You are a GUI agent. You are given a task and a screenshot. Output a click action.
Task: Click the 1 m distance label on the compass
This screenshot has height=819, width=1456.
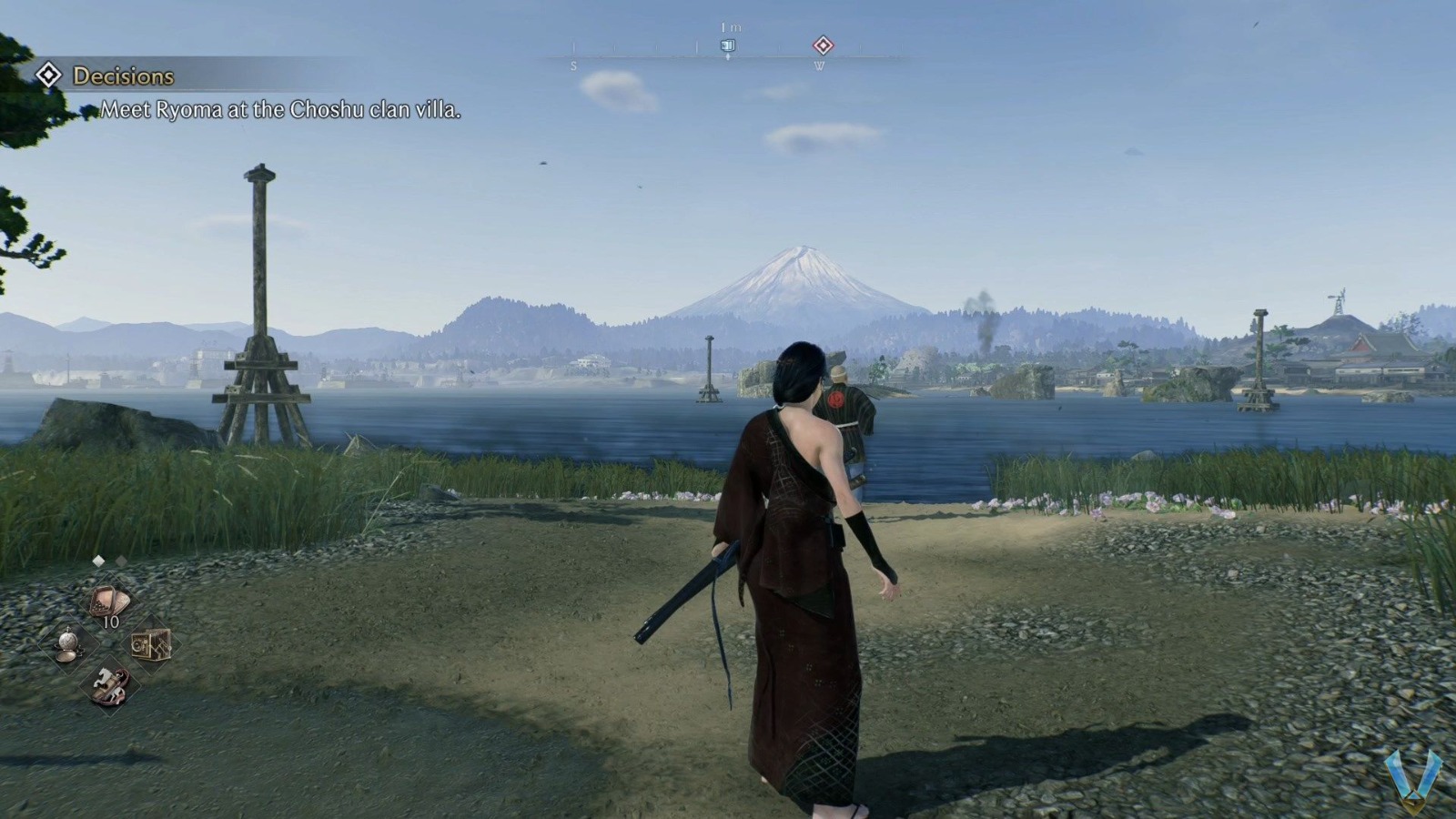(730, 27)
